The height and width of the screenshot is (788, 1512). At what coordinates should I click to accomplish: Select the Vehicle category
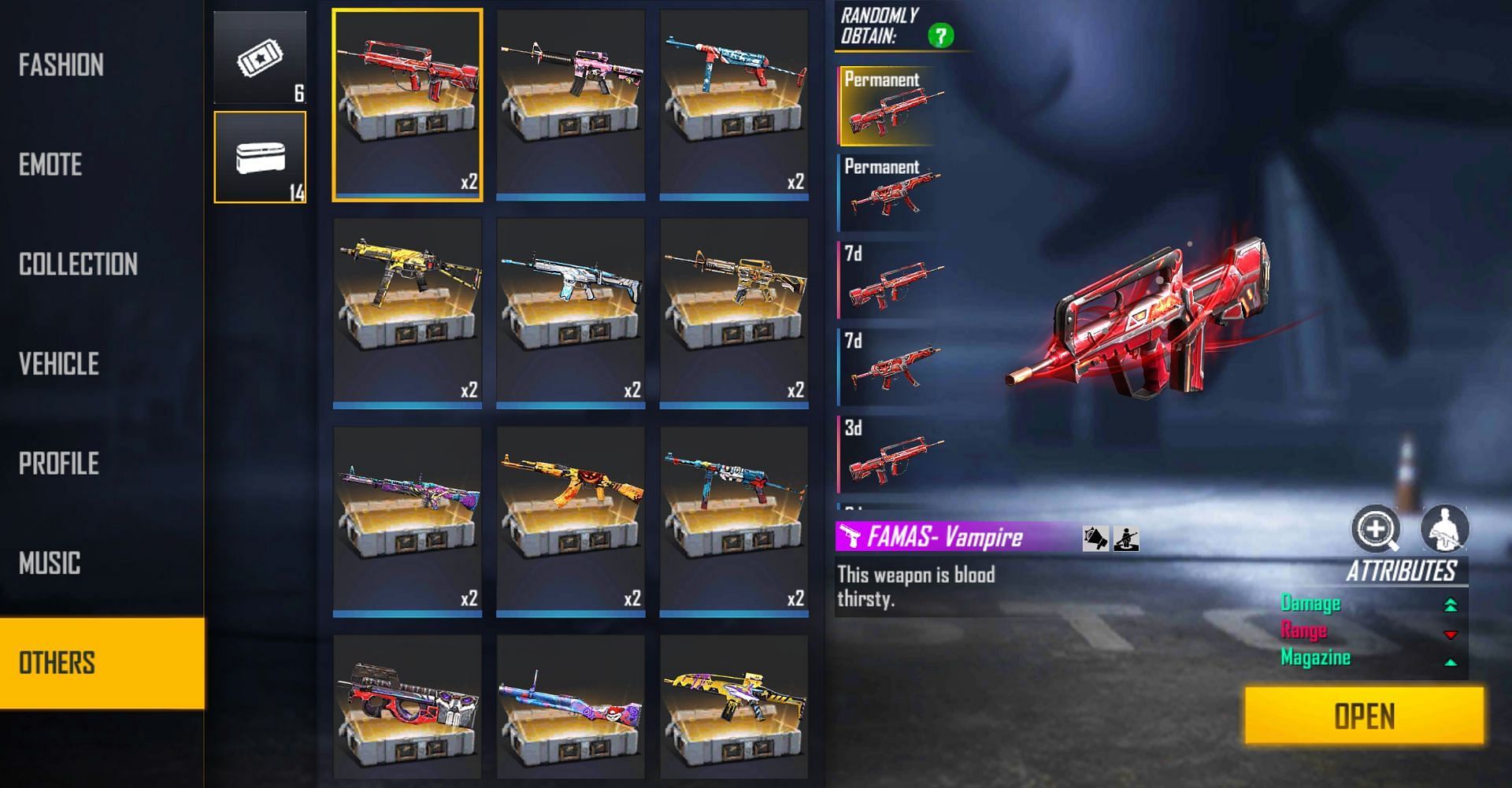(59, 364)
